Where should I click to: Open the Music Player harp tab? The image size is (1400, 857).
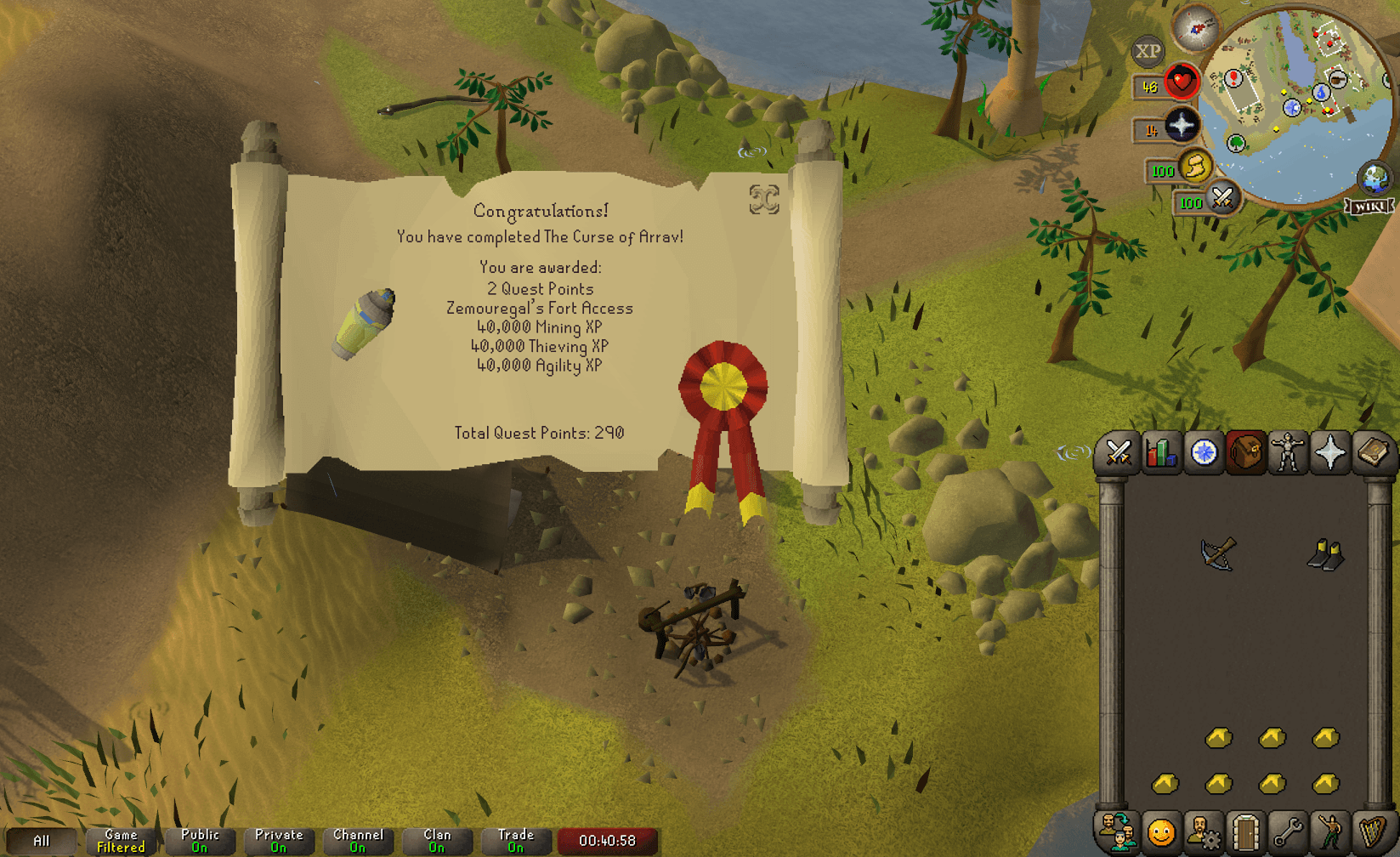(1372, 831)
